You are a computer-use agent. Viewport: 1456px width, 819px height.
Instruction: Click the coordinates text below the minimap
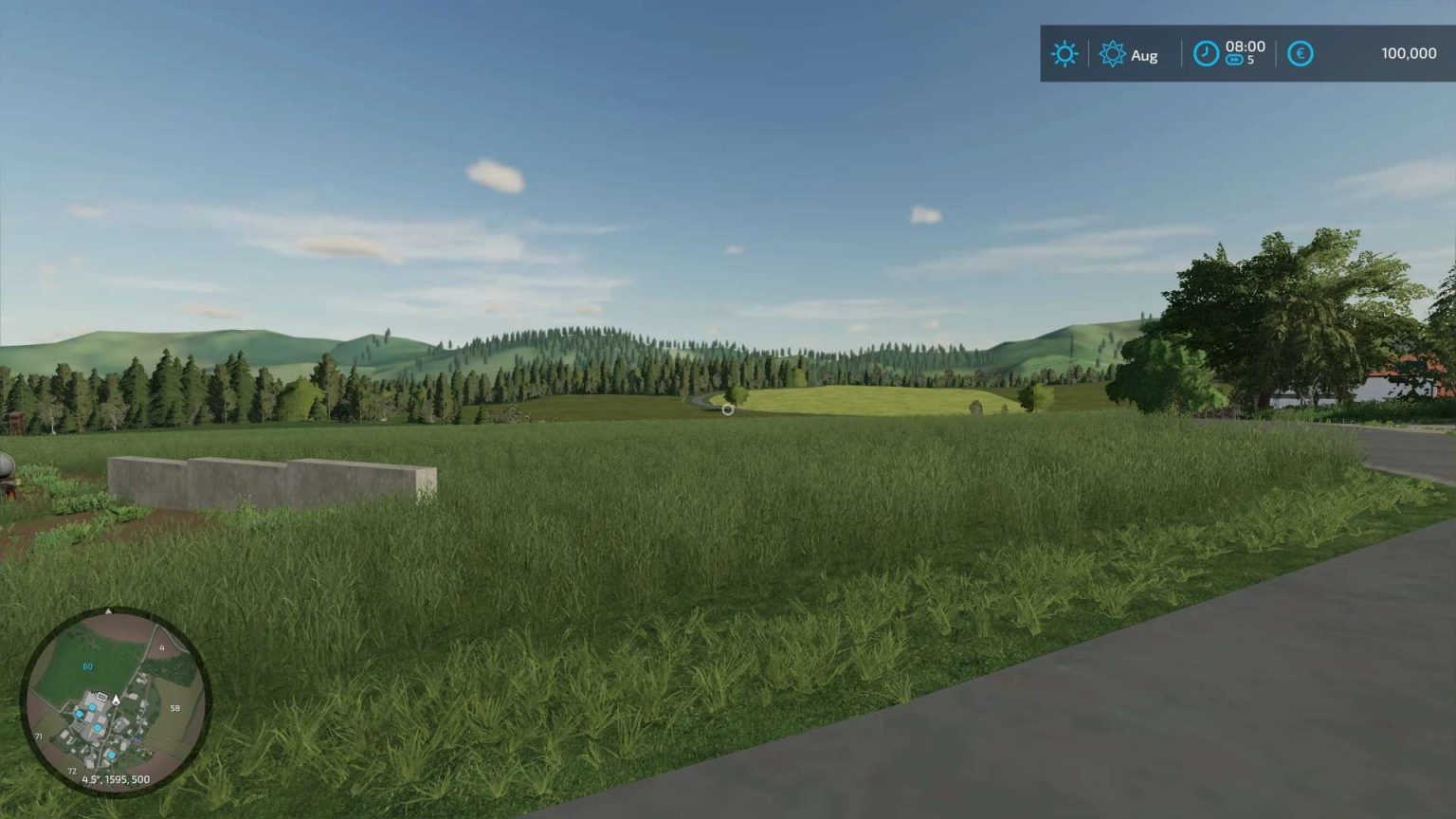[x=116, y=779]
